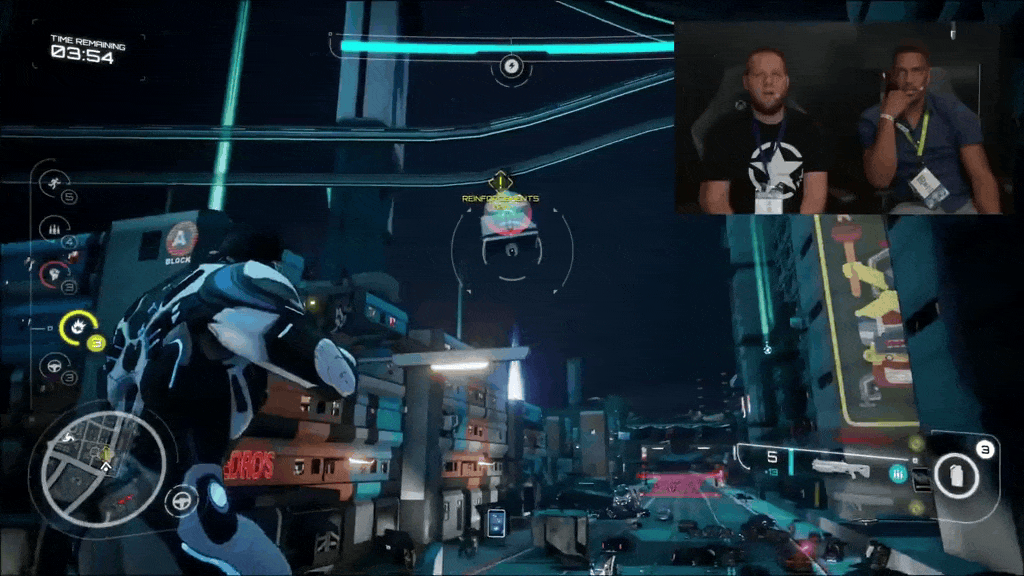Click the steering wheel icon beside minimap
This screenshot has width=1024, height=576.
click(x=182, y=498)
